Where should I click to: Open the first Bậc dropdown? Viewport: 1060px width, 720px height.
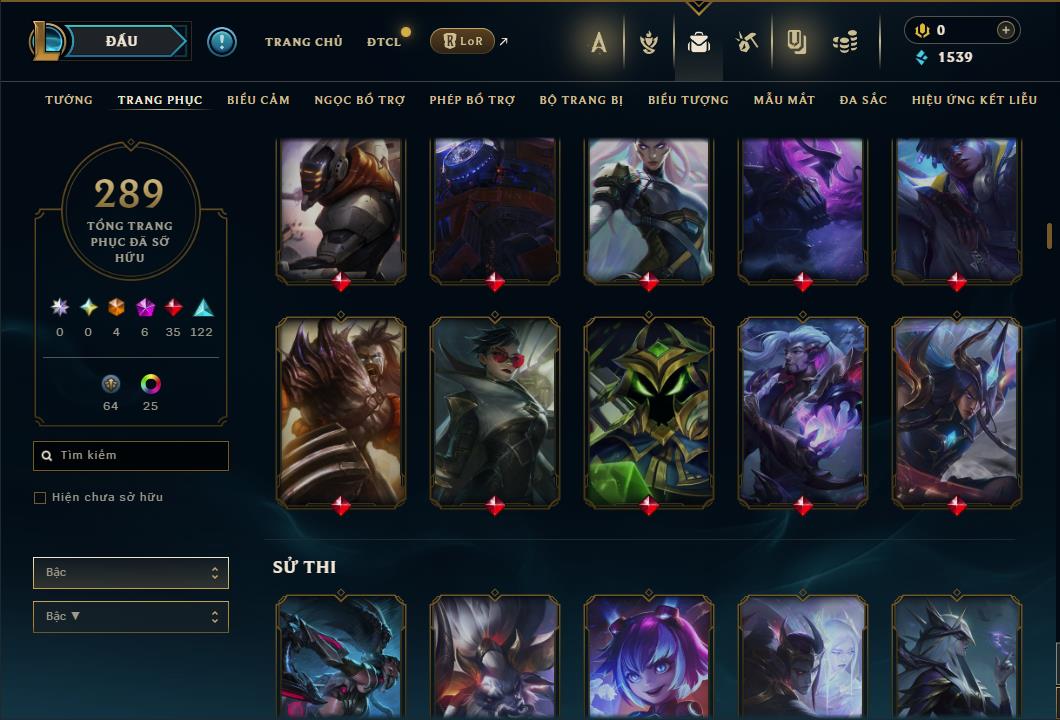131,573
